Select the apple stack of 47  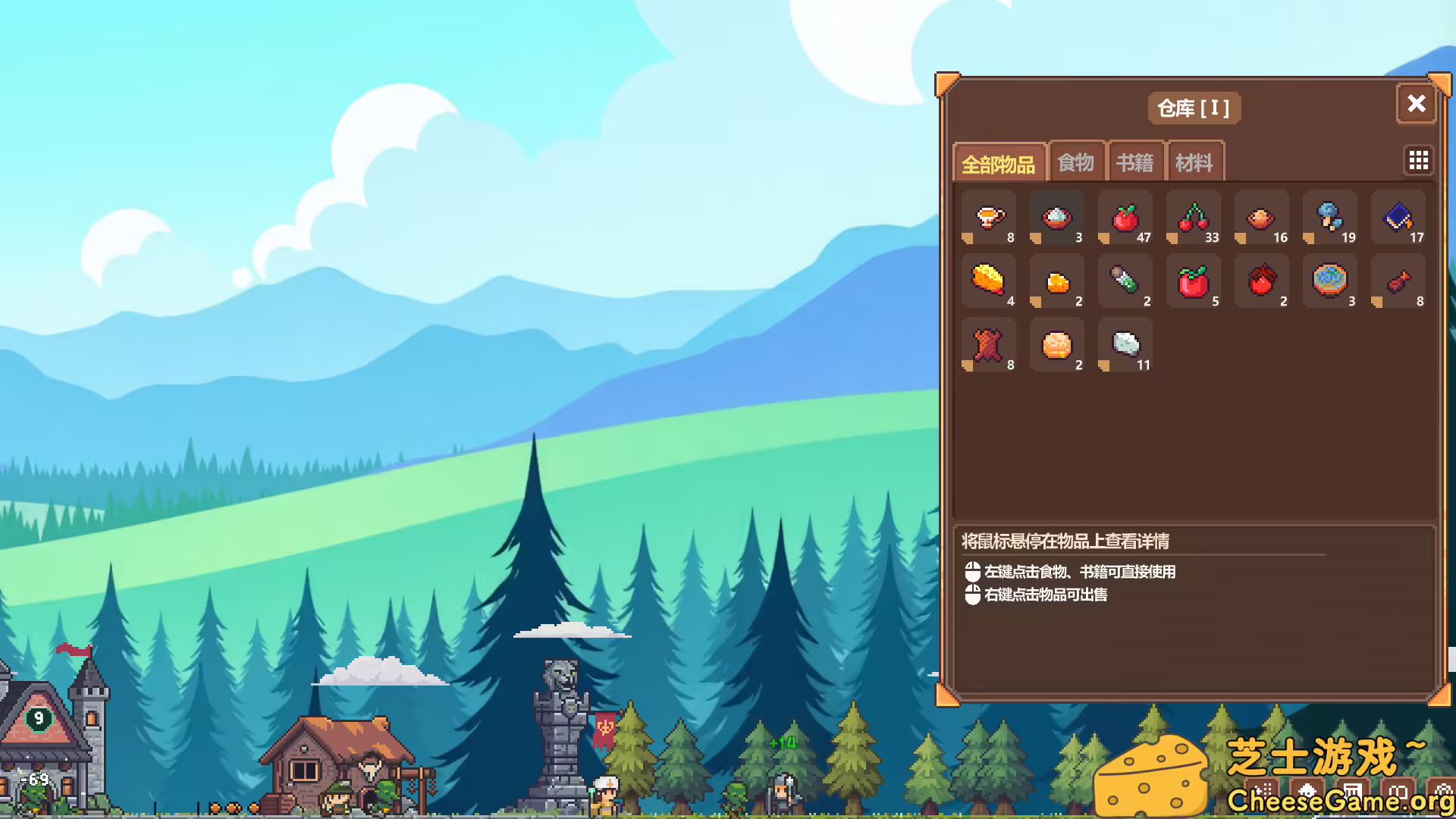click(1125, 218)
